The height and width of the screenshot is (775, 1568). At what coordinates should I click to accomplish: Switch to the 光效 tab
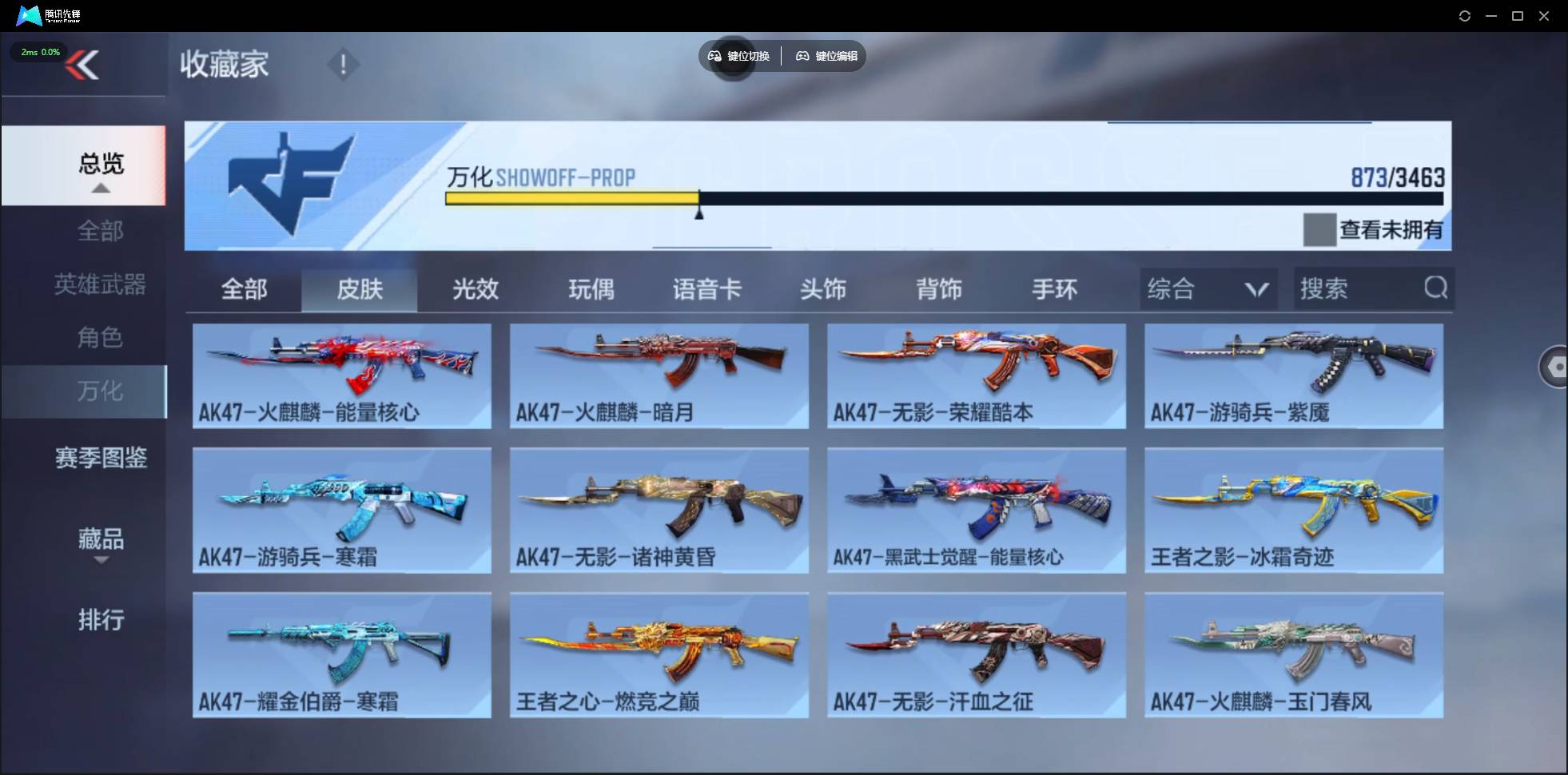tap(475, 289)
